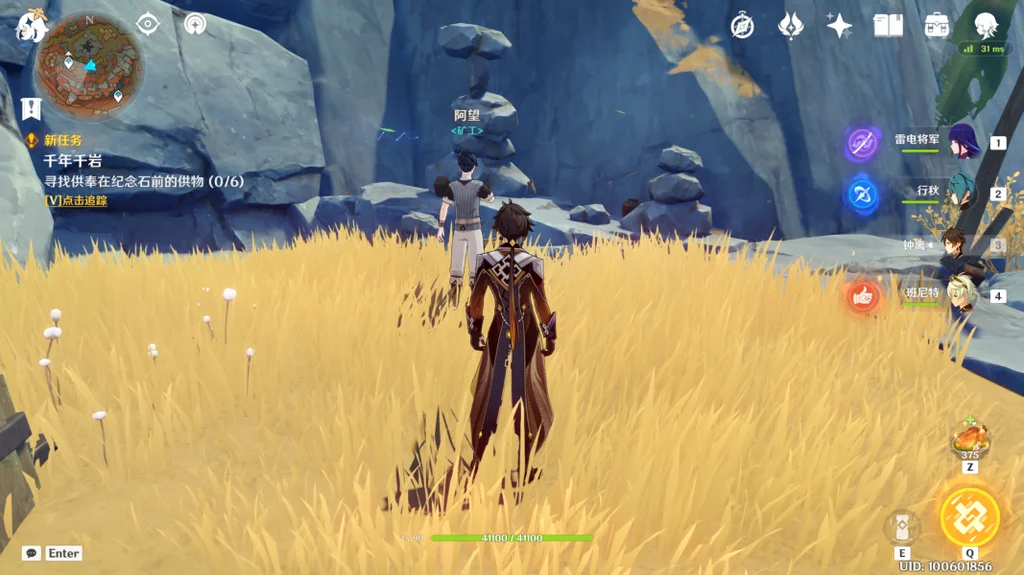Click the target icon beside the minimap
This screenshot has height=575, width=1024.
148,24
